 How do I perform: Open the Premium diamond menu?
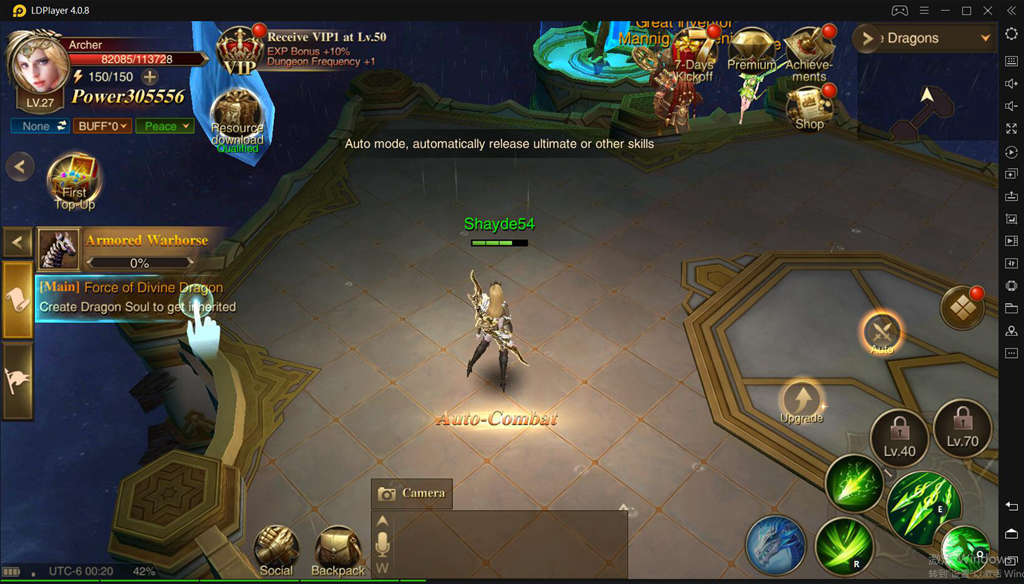(752, 50)
